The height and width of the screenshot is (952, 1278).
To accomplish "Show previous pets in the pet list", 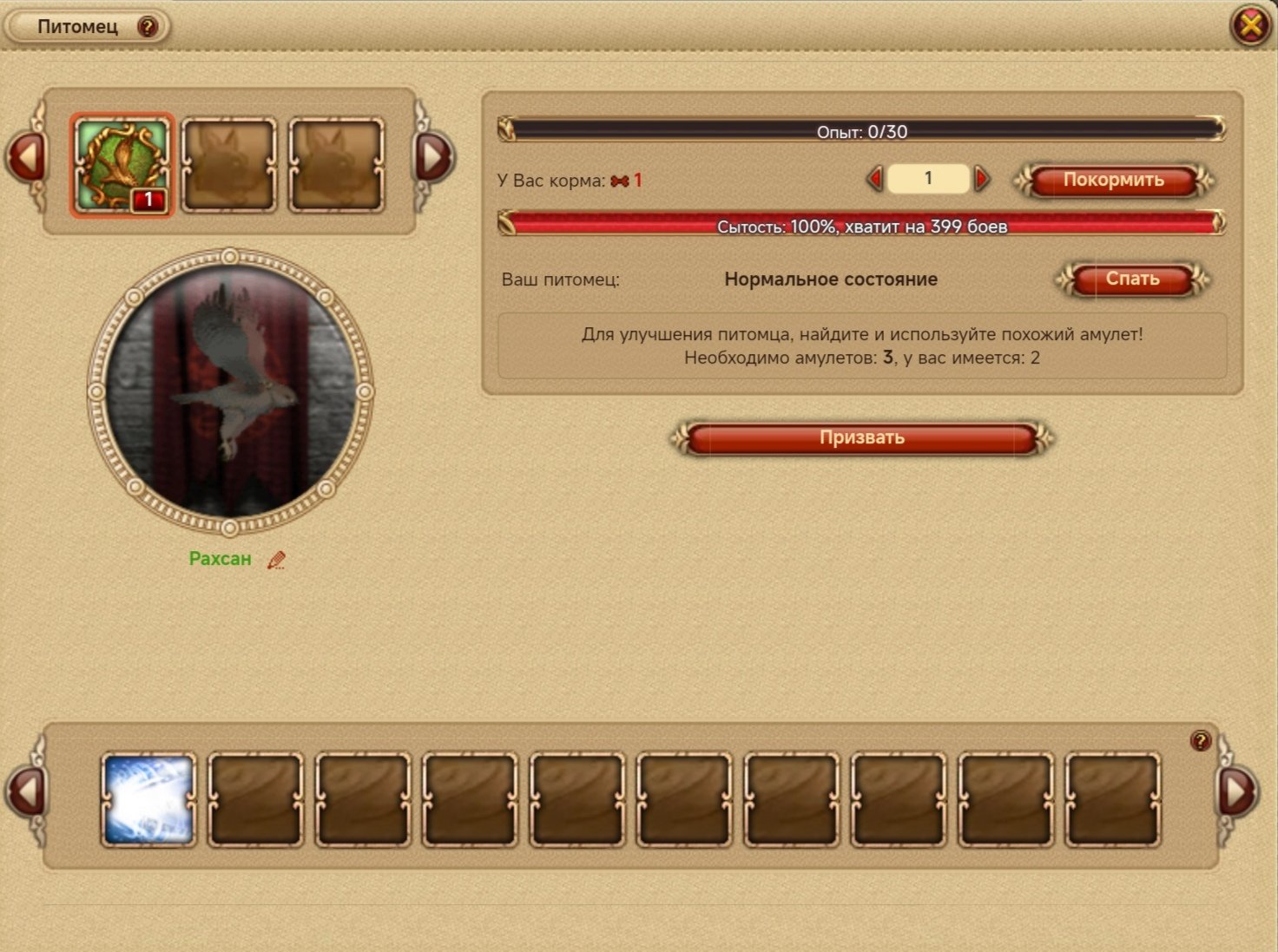I will (26, 158).
